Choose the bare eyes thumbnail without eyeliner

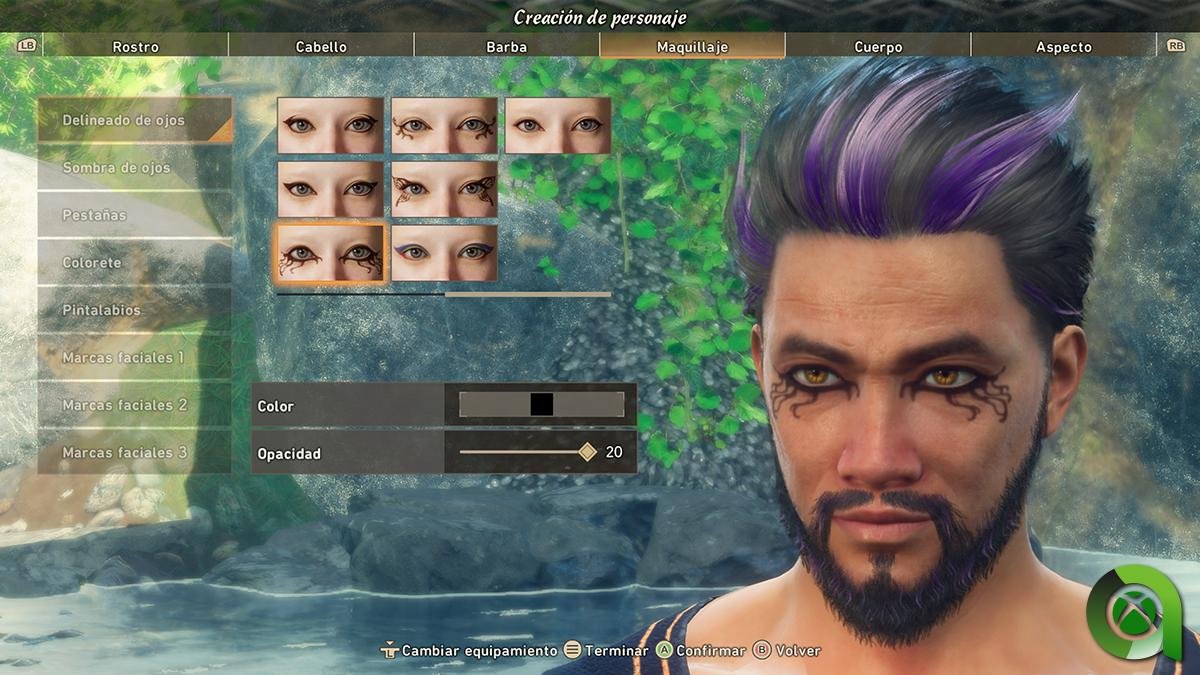pos(557,125)
